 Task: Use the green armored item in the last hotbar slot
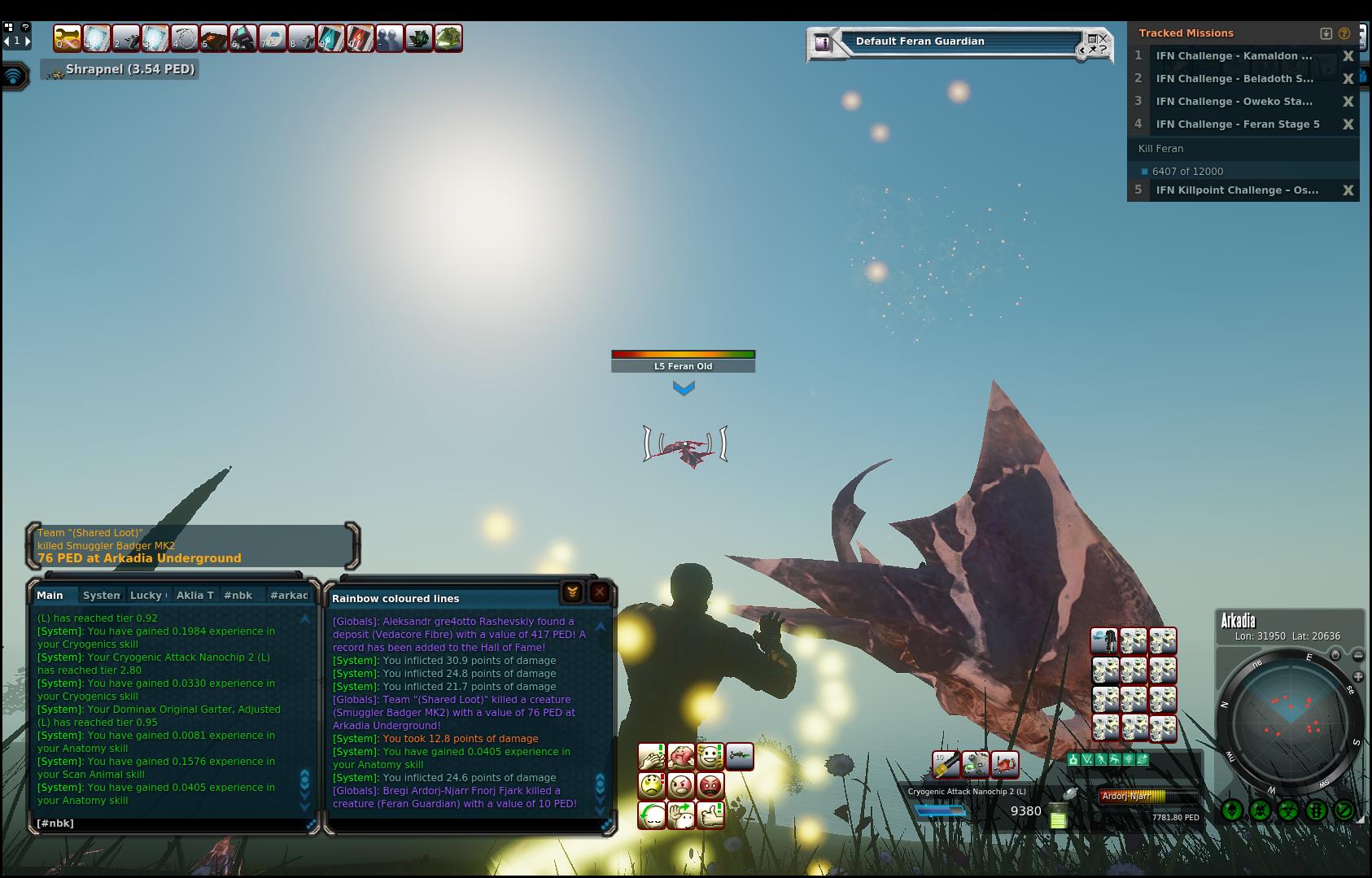(x=448, y=38)
